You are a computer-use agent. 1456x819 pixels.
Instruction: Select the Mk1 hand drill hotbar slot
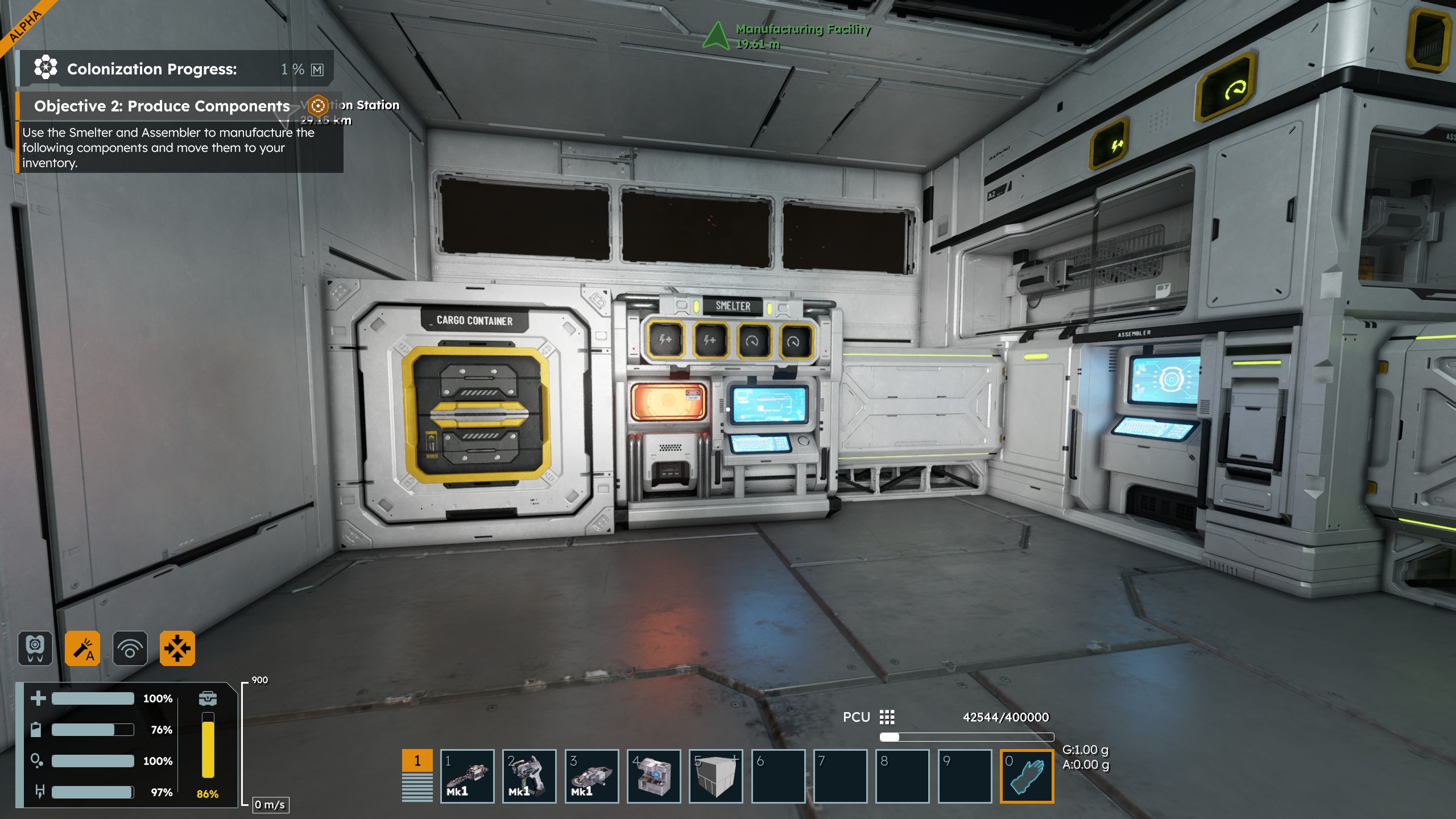tap(467, 776)
